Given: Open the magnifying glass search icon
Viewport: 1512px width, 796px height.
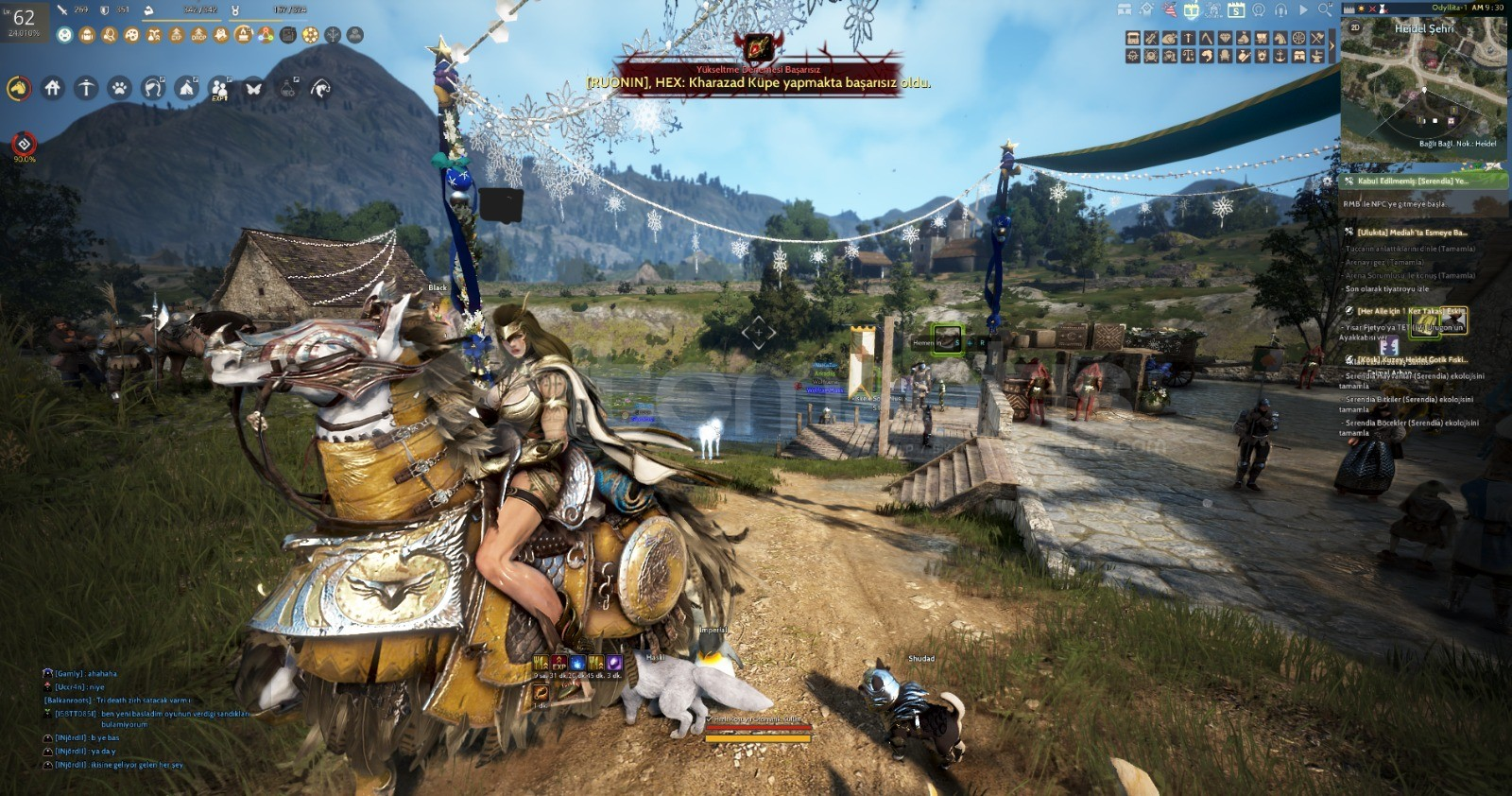Looking at the screenshot, I should pyautogui.click(x=1325, y=9).
